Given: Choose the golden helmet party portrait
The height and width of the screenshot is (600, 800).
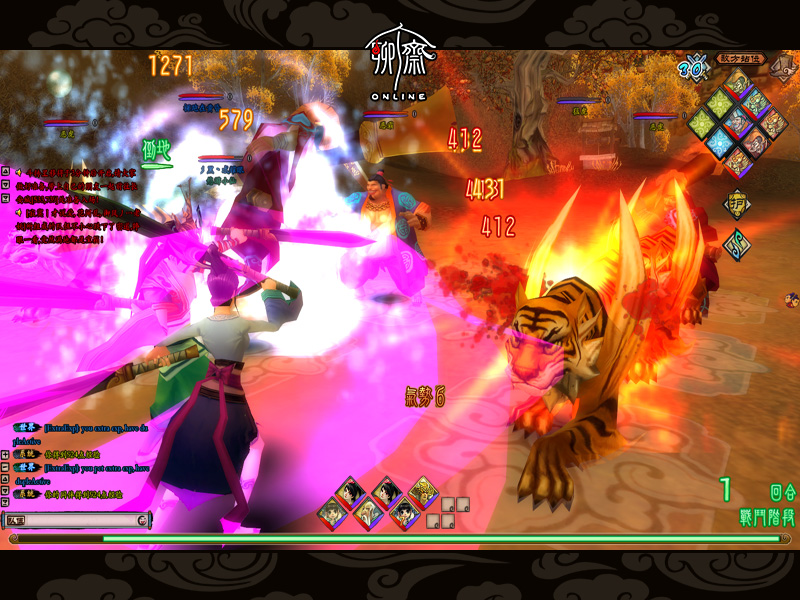Looking at the screenshot, I should (423, 490).
